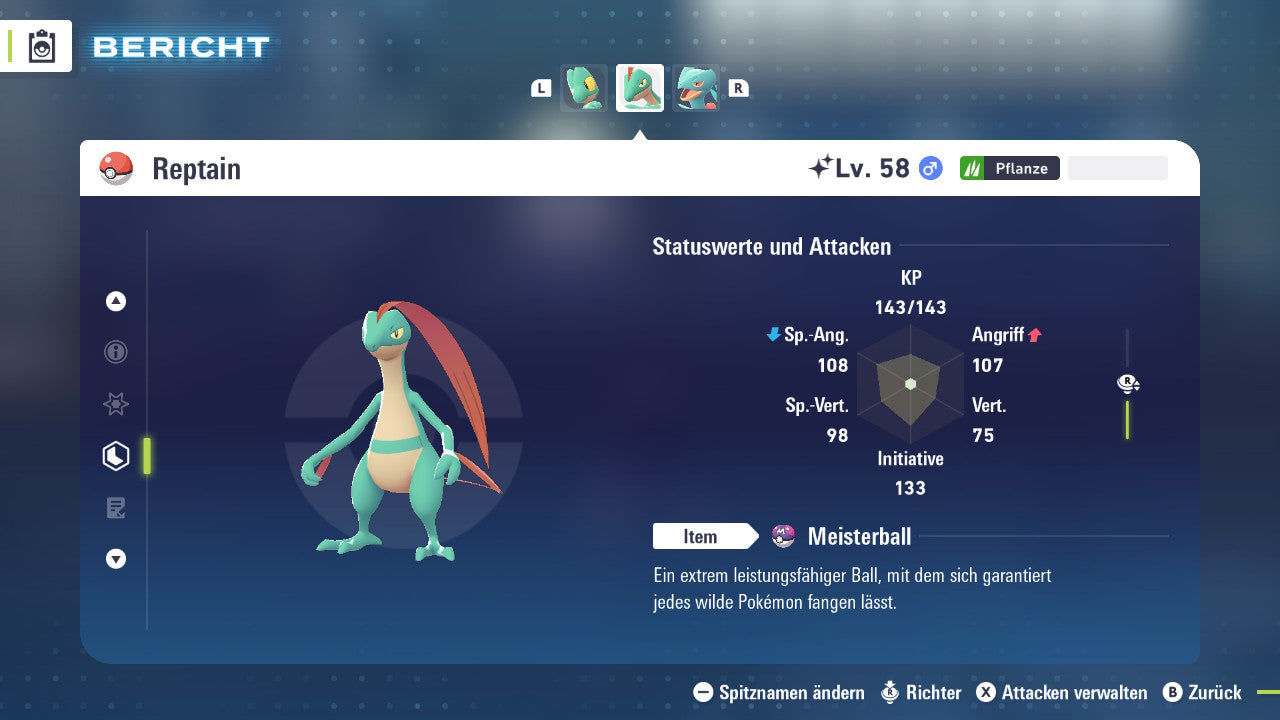Select the Pflanze type badge
This screenshot has height=720, width=1280.
(1010, 168)
